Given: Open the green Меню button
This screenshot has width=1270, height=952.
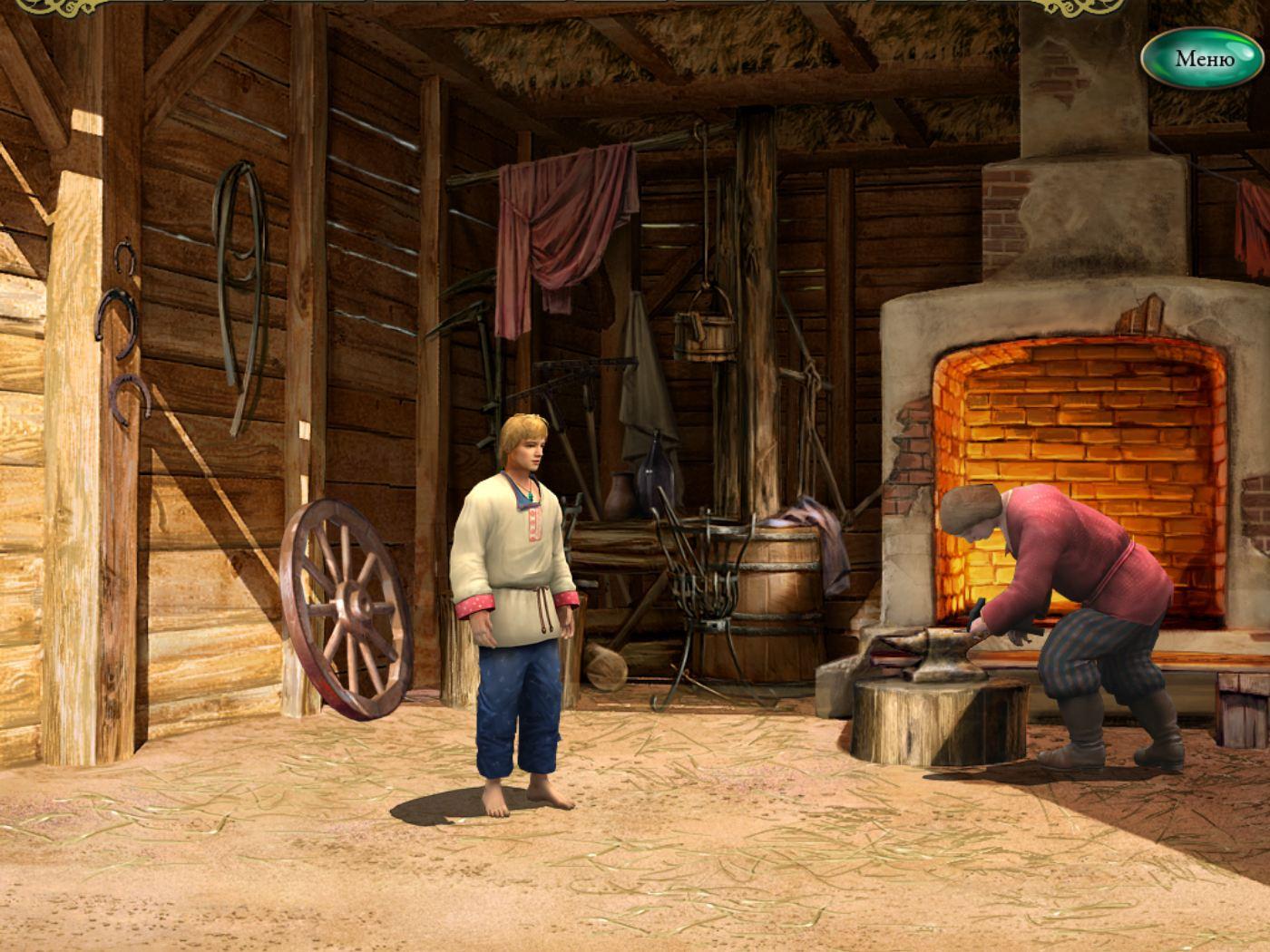Looking at the screenshot, I should (x=1203, y=59).
